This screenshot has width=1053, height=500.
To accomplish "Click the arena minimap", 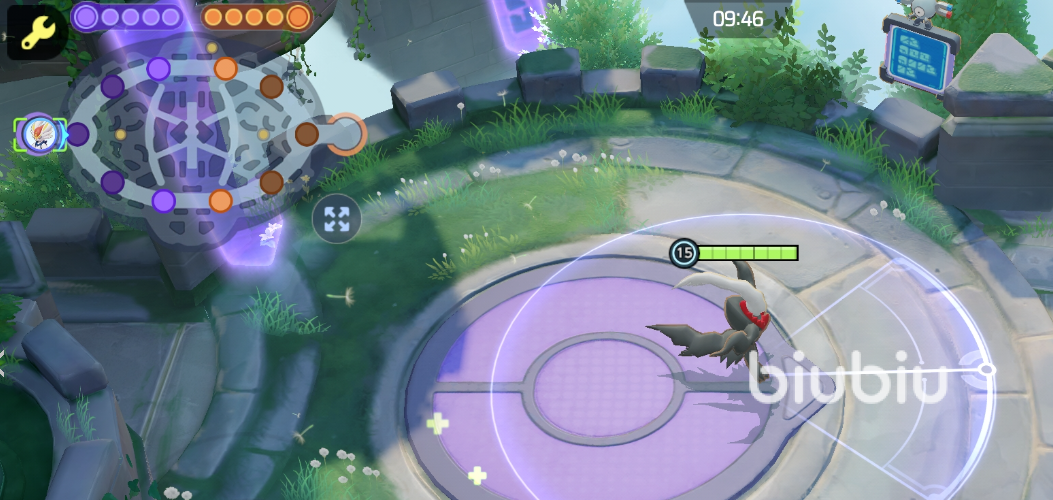I will click(x=192, y=133).
